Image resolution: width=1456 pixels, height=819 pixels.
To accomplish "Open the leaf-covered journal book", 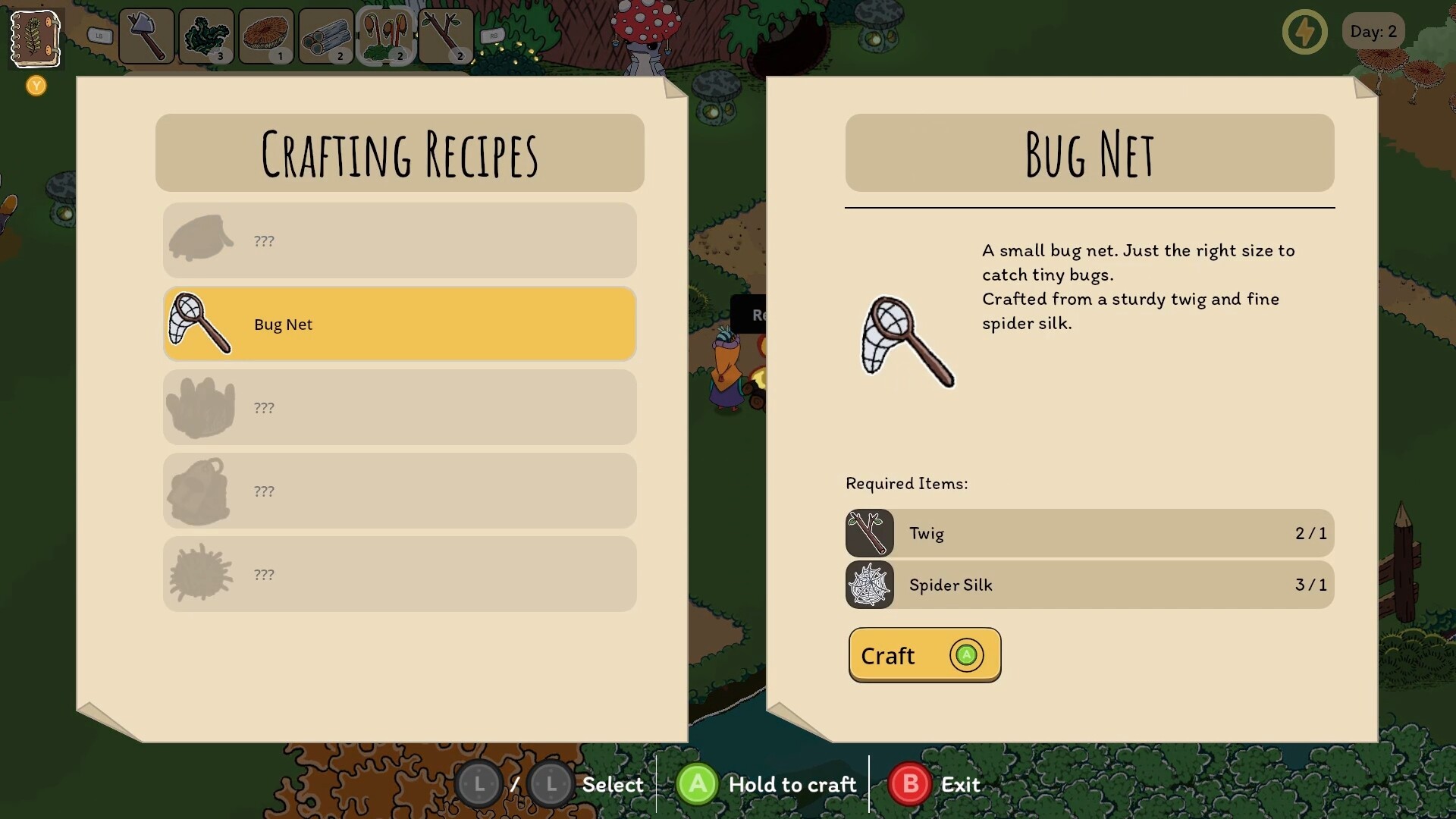I will pyautogui.click(x=35, y=38).
